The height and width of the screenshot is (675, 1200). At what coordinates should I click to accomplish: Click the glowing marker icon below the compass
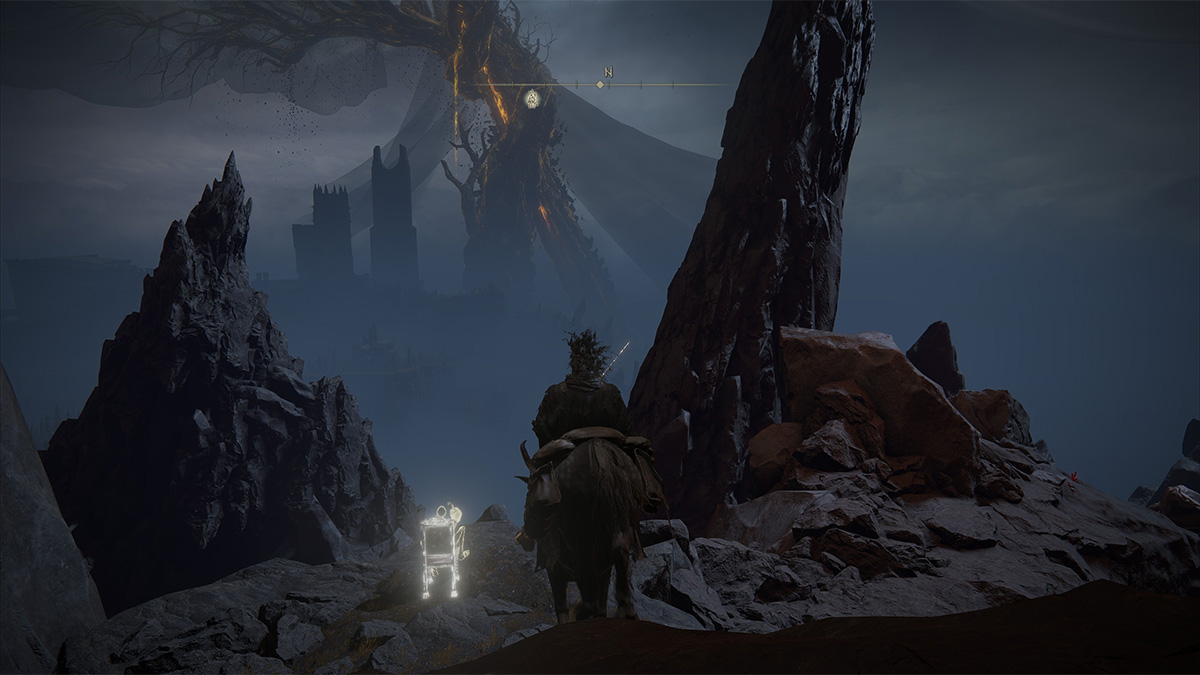point(533,98)
